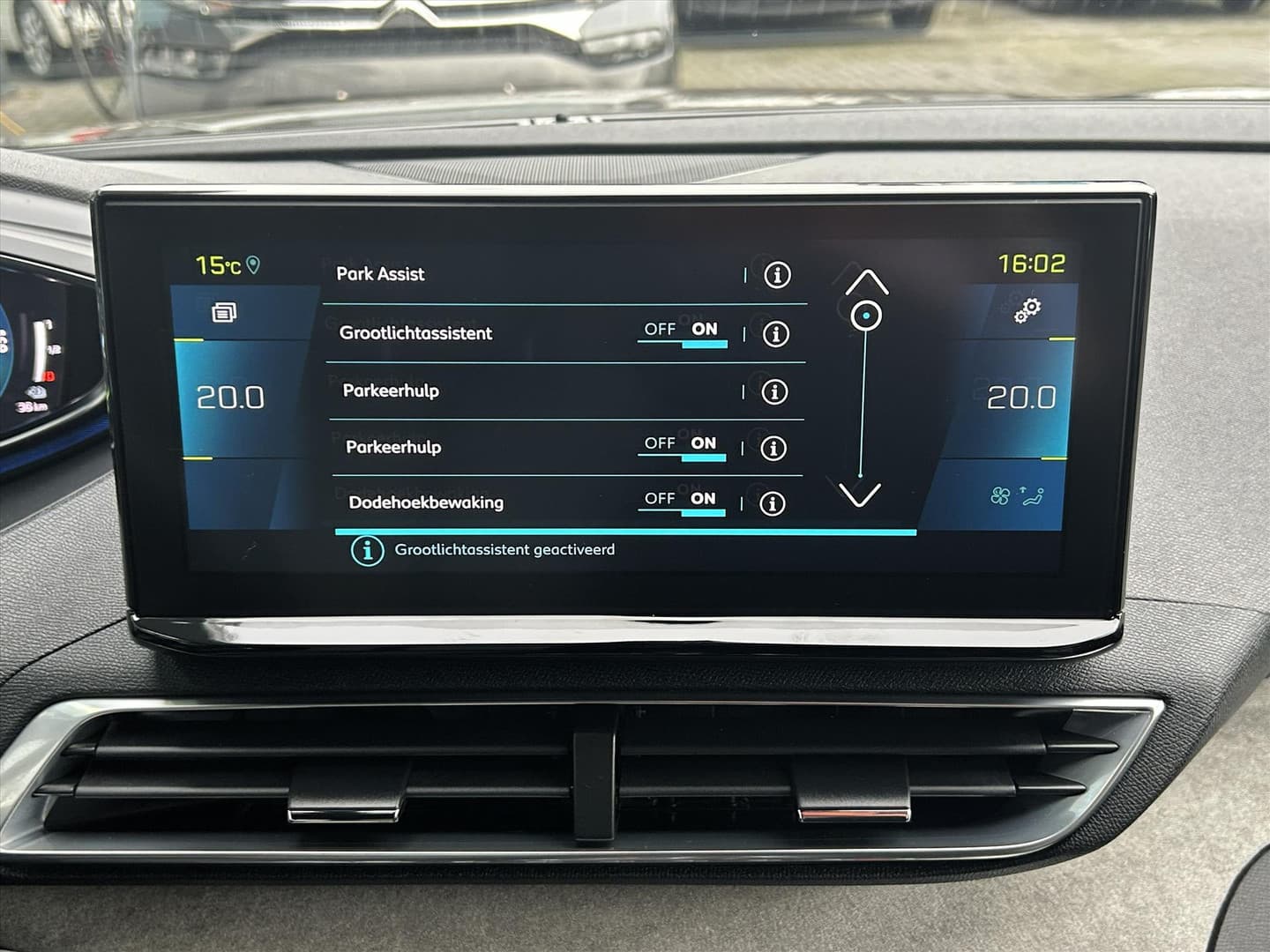Open info for Dodehoekbewaking
Screen dimensions: 1270x952
point(775,502)
